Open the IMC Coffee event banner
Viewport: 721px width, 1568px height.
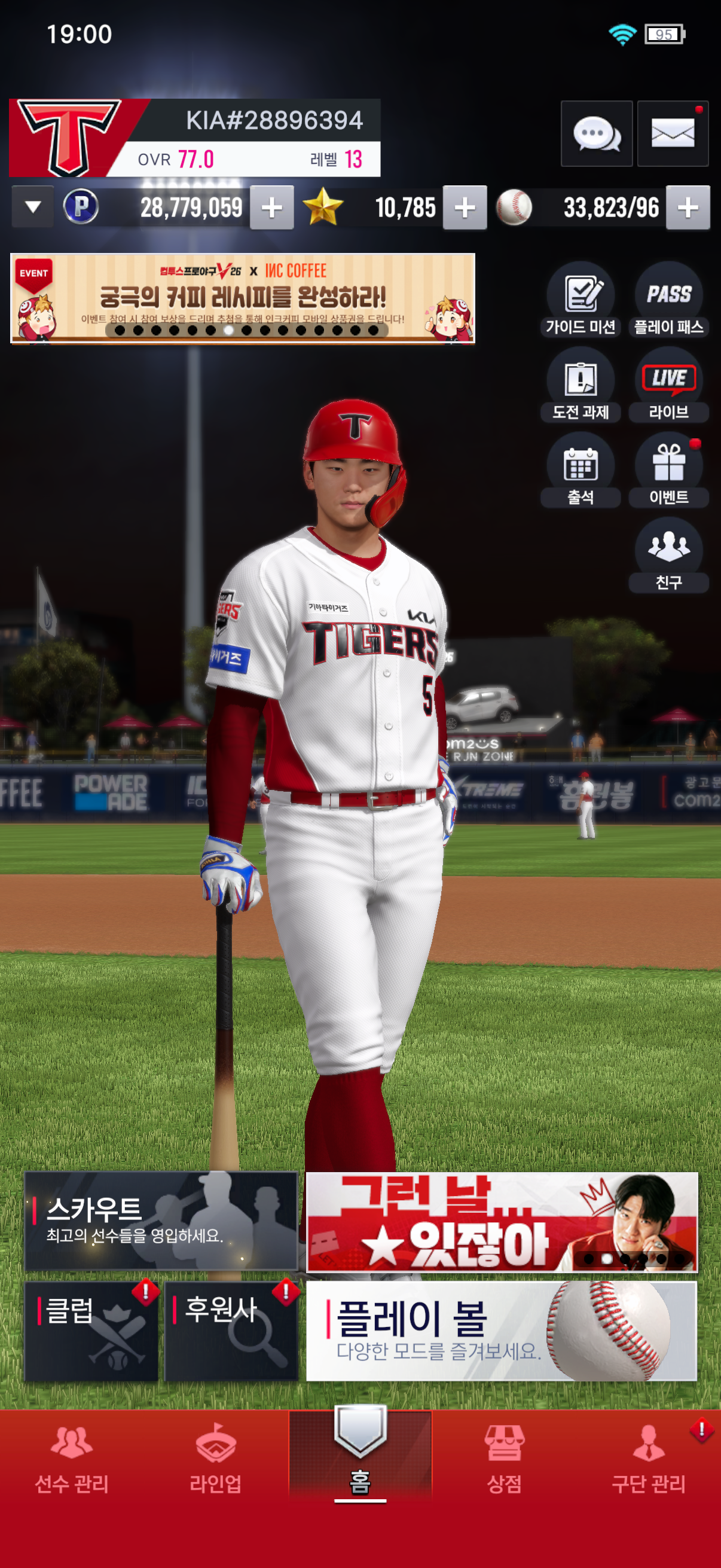coord(242,298)
